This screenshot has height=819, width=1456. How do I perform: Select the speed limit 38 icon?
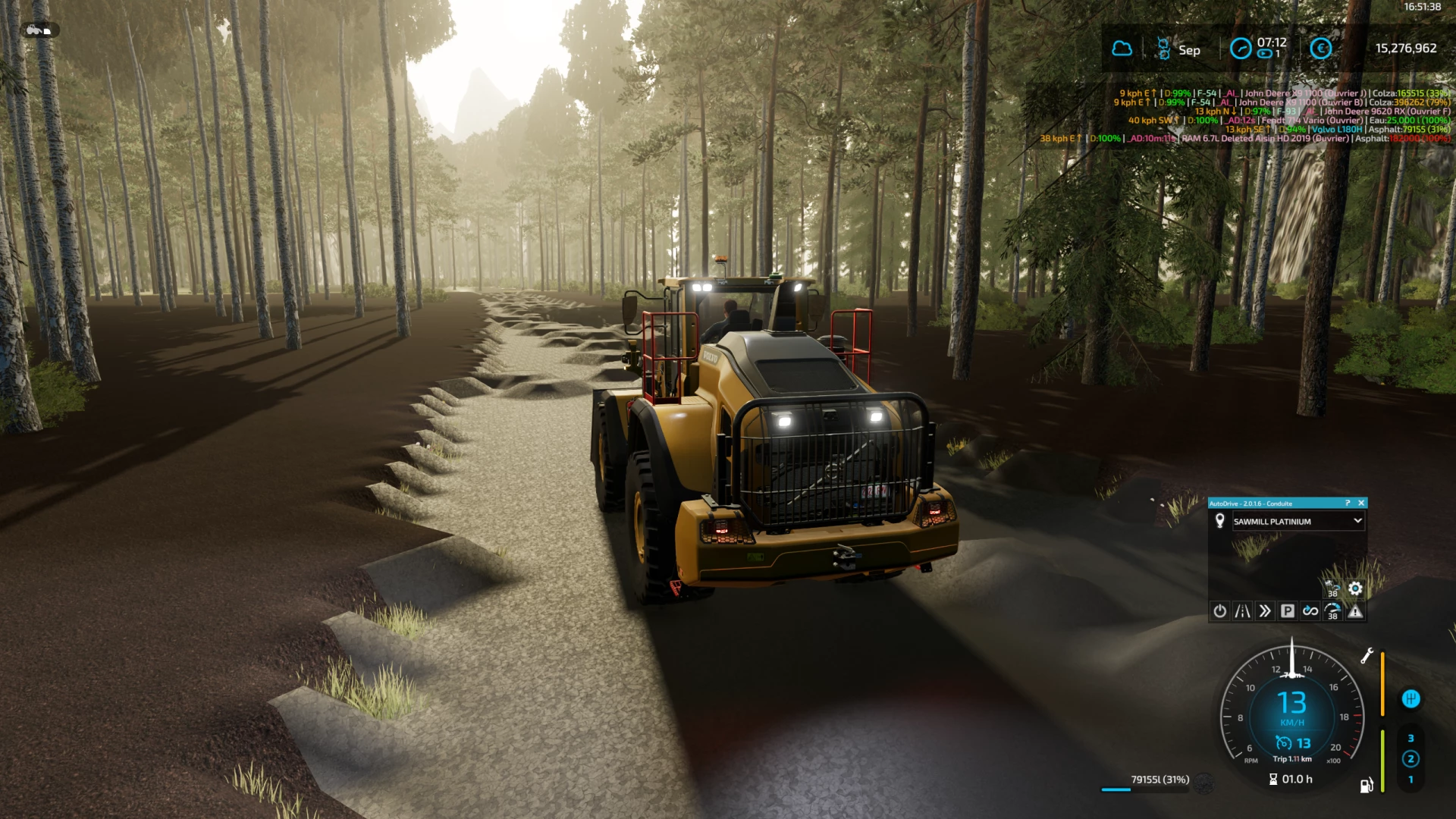click(1333, 612)
